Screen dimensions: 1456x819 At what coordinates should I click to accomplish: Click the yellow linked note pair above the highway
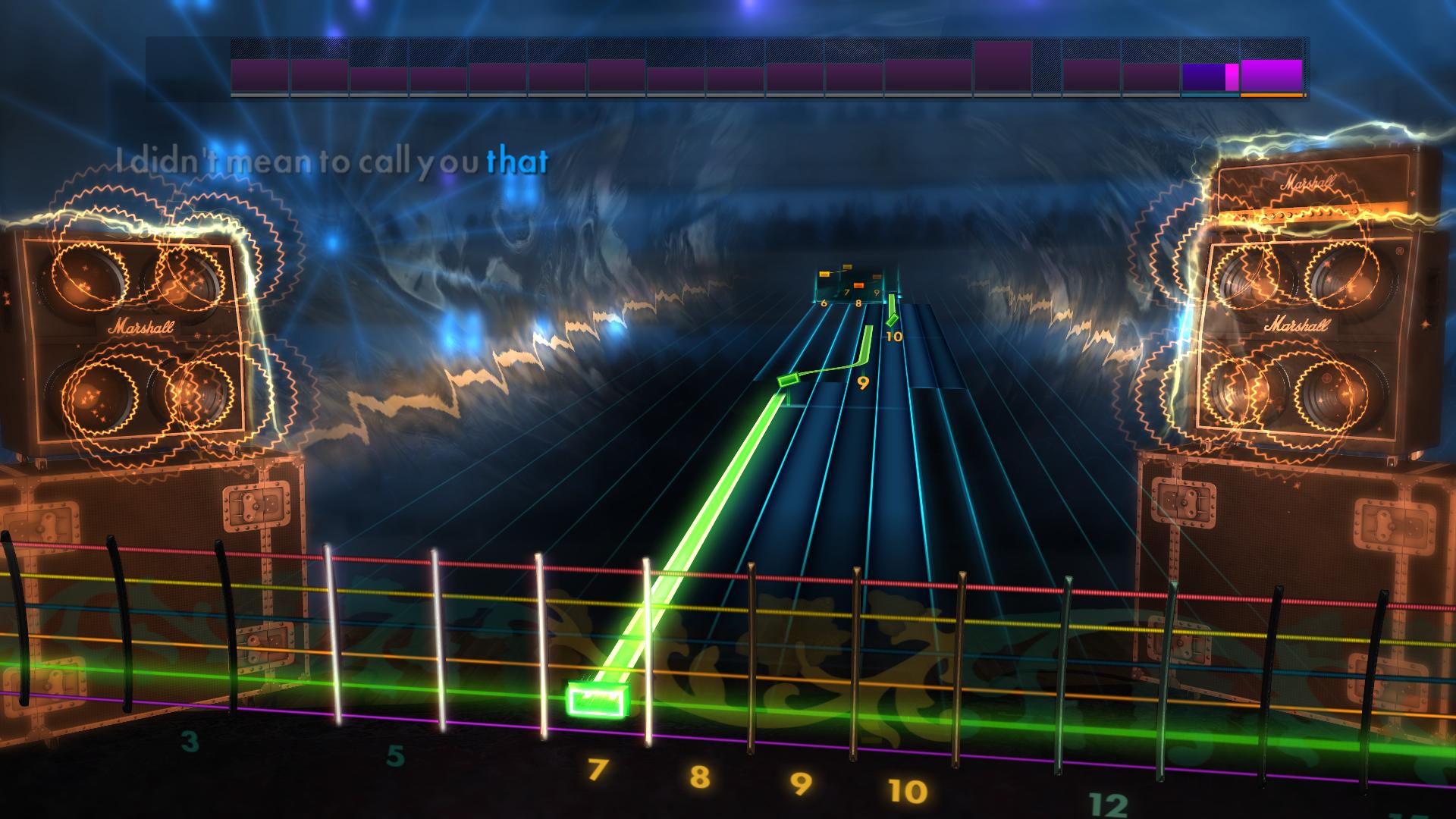coord(835,271)
